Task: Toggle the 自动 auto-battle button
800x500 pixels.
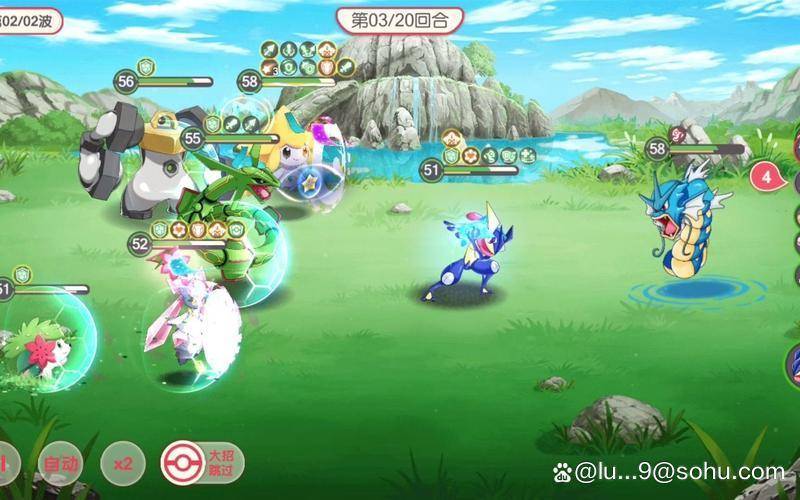Action: click(60, 464)
